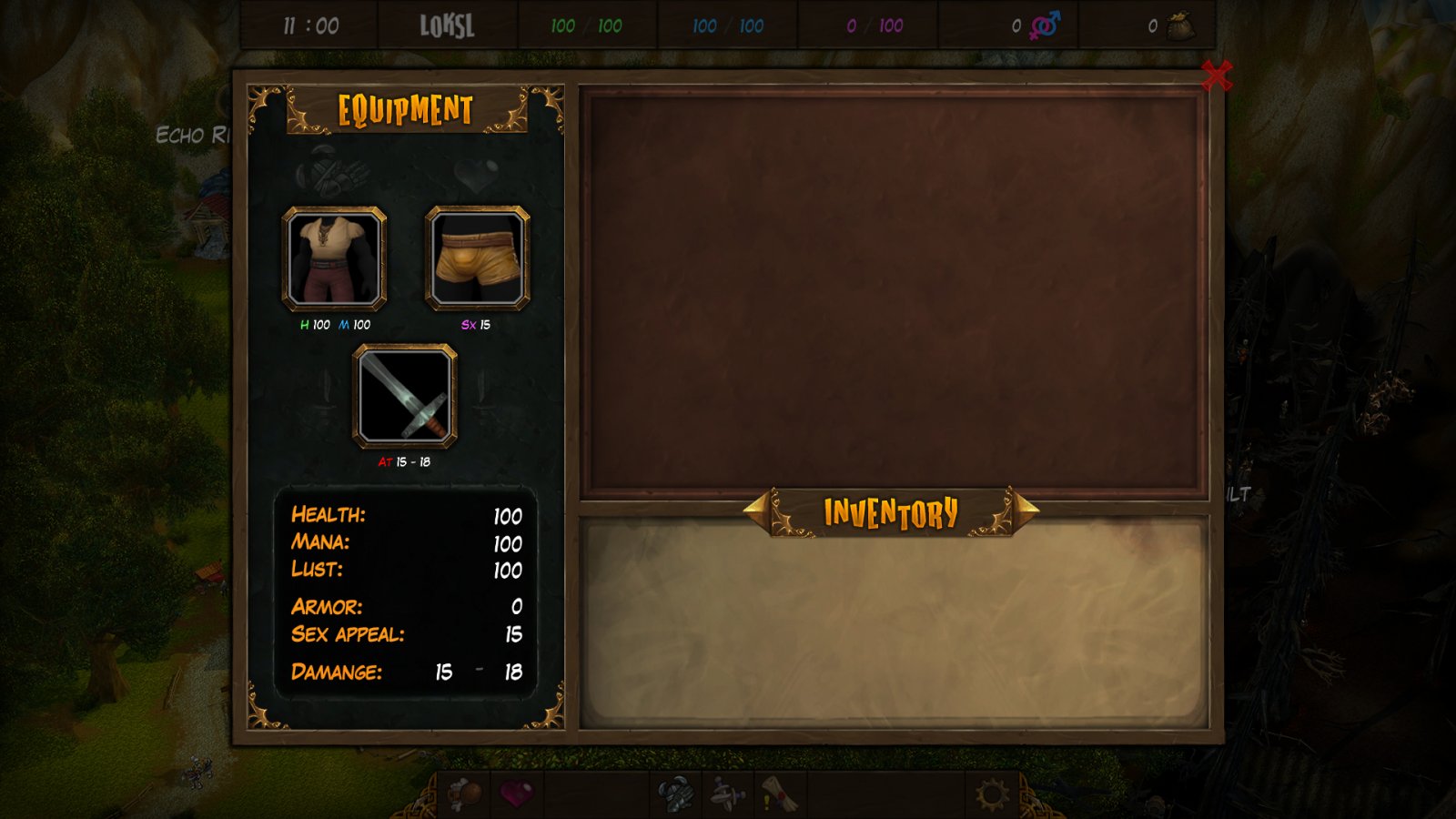Open the Inventory banner header

coord(890,511)
